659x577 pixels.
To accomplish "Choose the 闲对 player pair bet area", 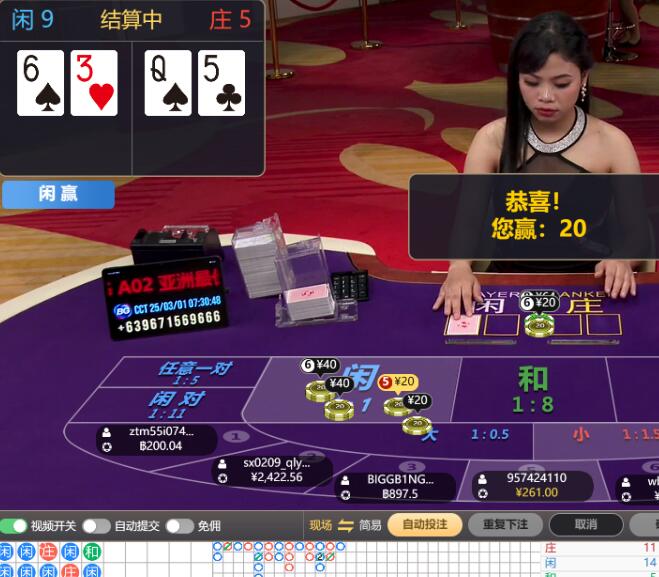I will [x=176, y=404].
